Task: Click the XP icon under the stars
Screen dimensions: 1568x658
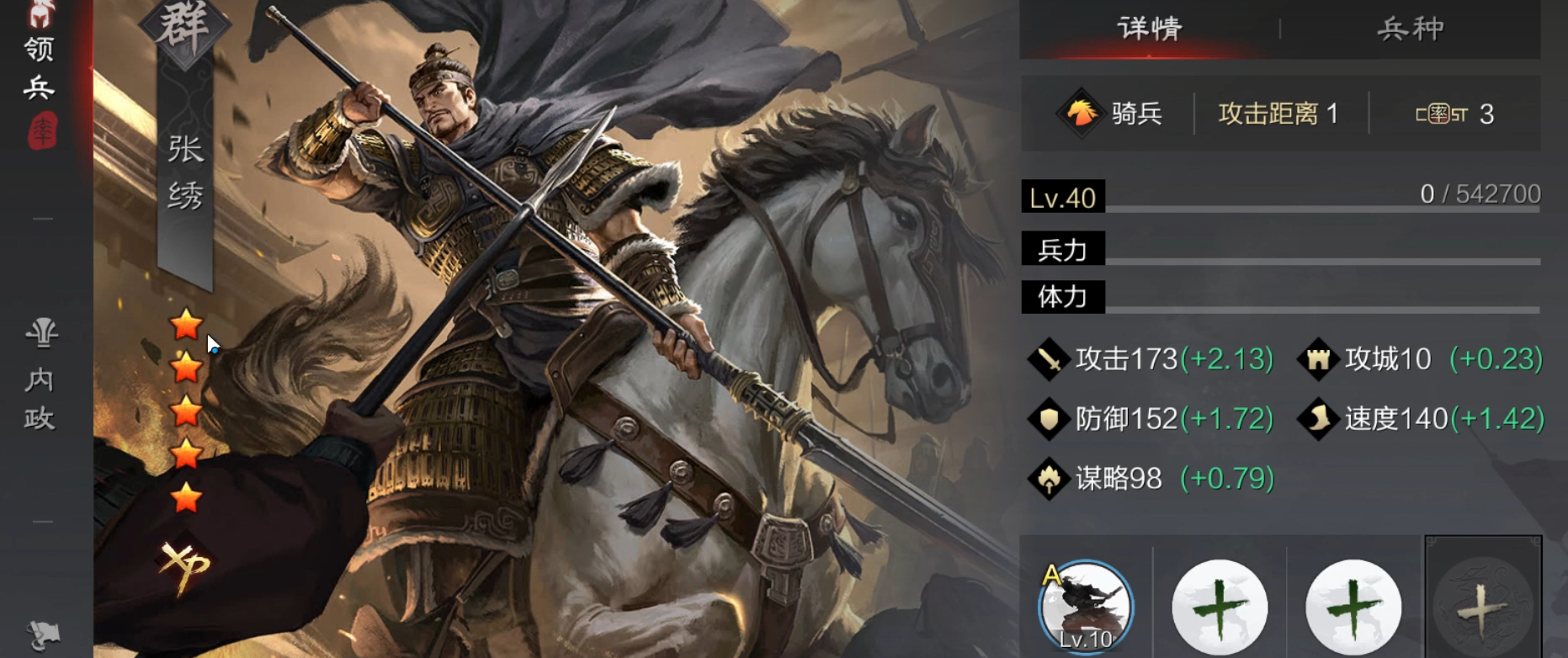Action: point(185,564)
